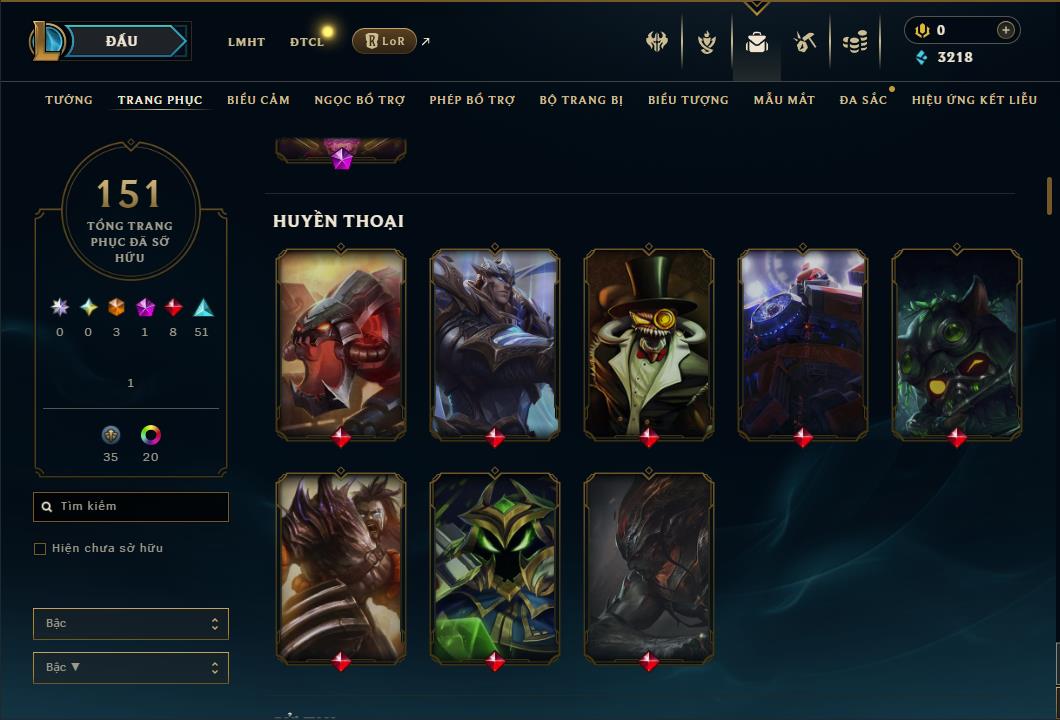Select the top hat monocle skin card
The width and height of the screenshot is (1060, 720).
pos(649,343)
